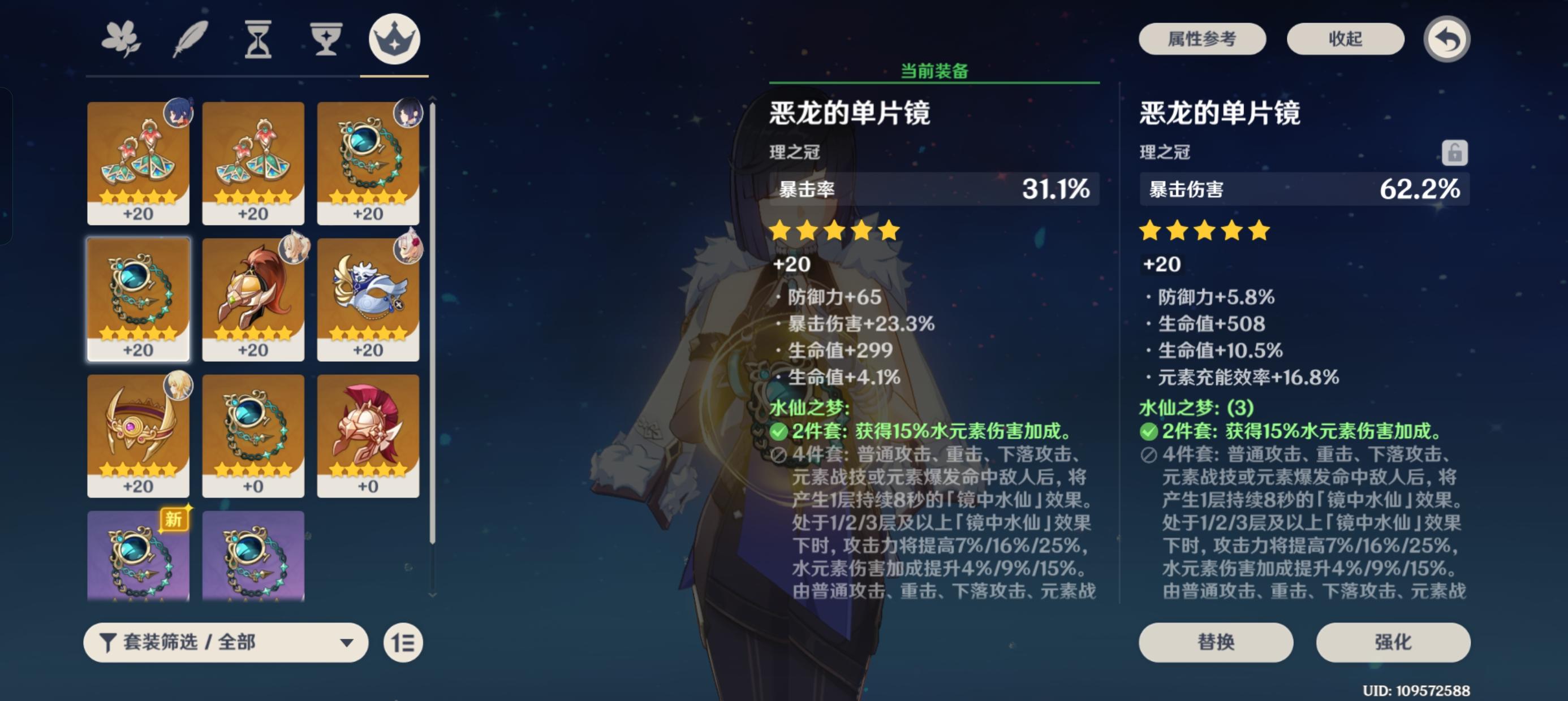Viewport: 1568px width, 701px height.
Task: Select the goblet artifact slot icon
Action: tap(326, 38)
